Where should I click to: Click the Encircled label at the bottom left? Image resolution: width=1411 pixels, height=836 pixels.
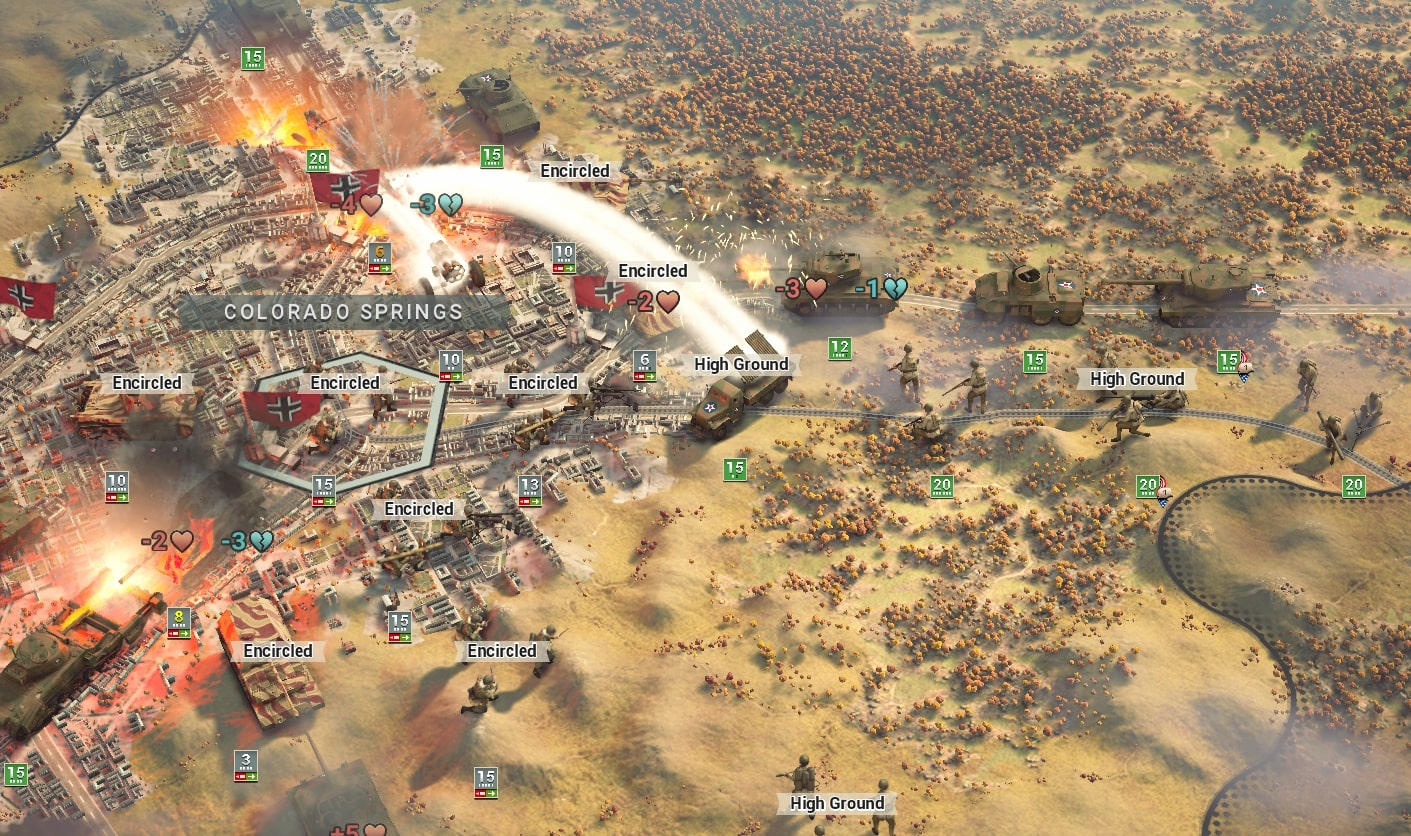(x=278, y=651)
